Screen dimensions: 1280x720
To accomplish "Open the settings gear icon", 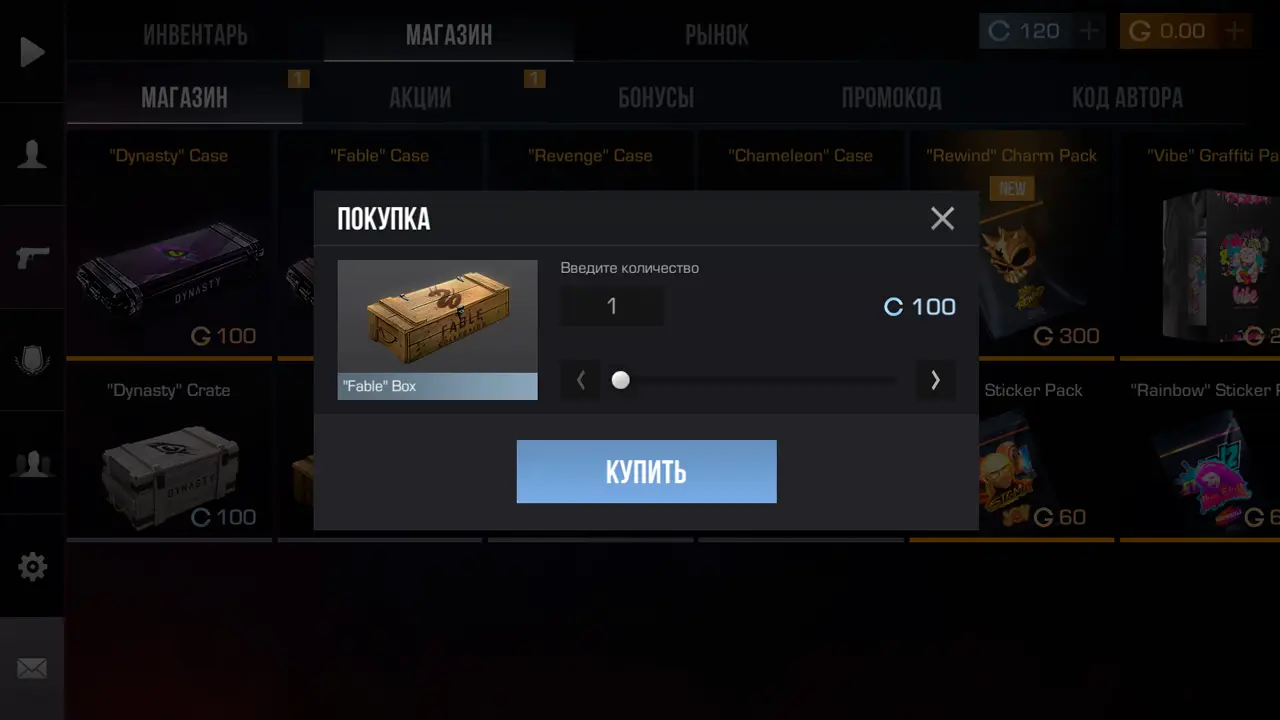I will coord(32,566).
